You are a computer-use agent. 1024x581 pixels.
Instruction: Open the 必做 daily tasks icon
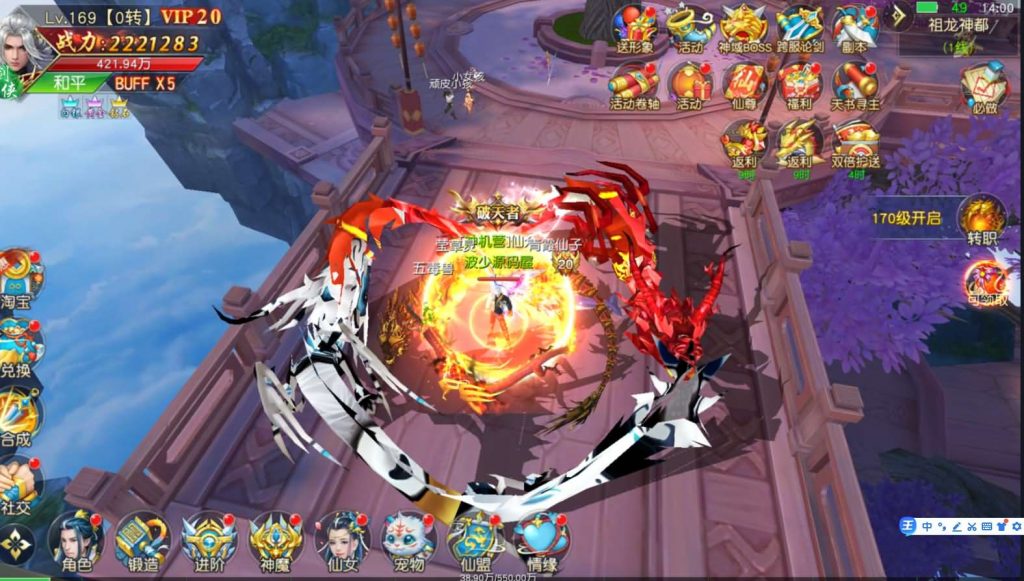coord(984,88)
